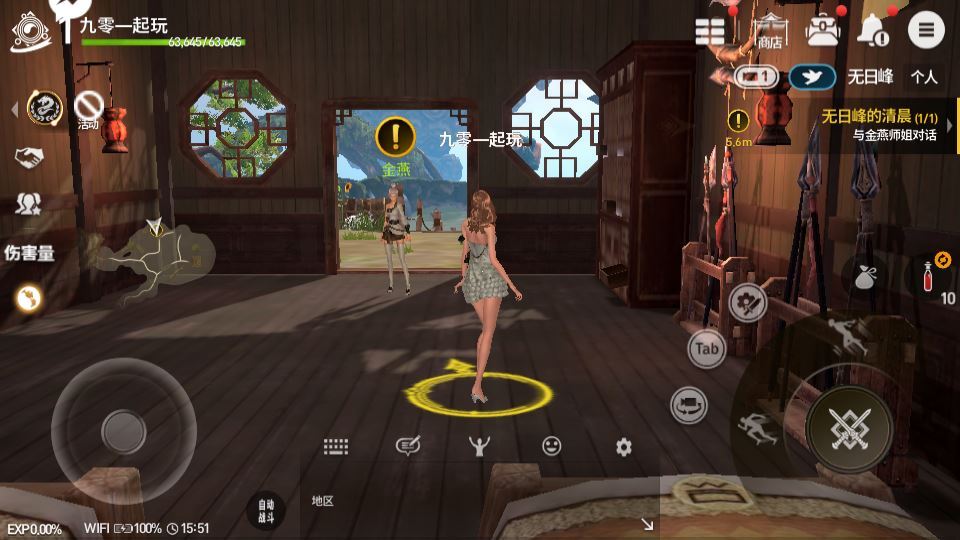Open the backpack inventory

823,31
